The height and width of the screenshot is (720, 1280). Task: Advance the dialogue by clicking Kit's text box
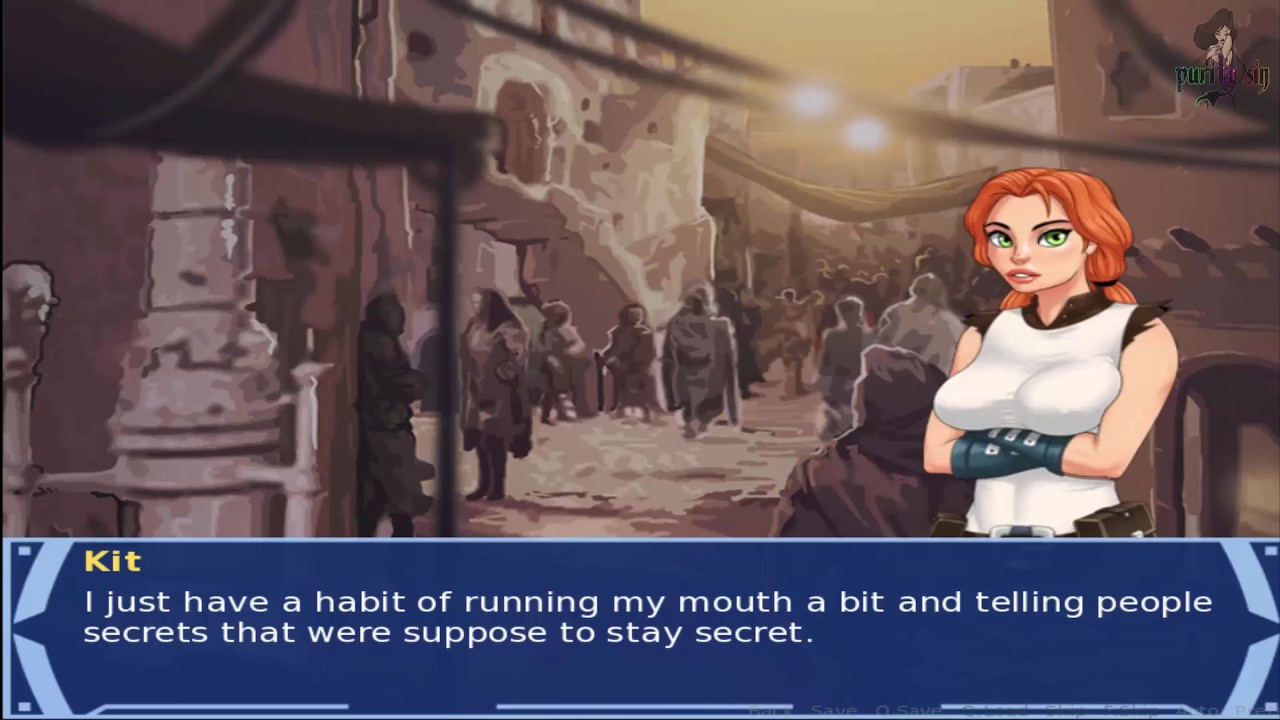coord(640,620)
